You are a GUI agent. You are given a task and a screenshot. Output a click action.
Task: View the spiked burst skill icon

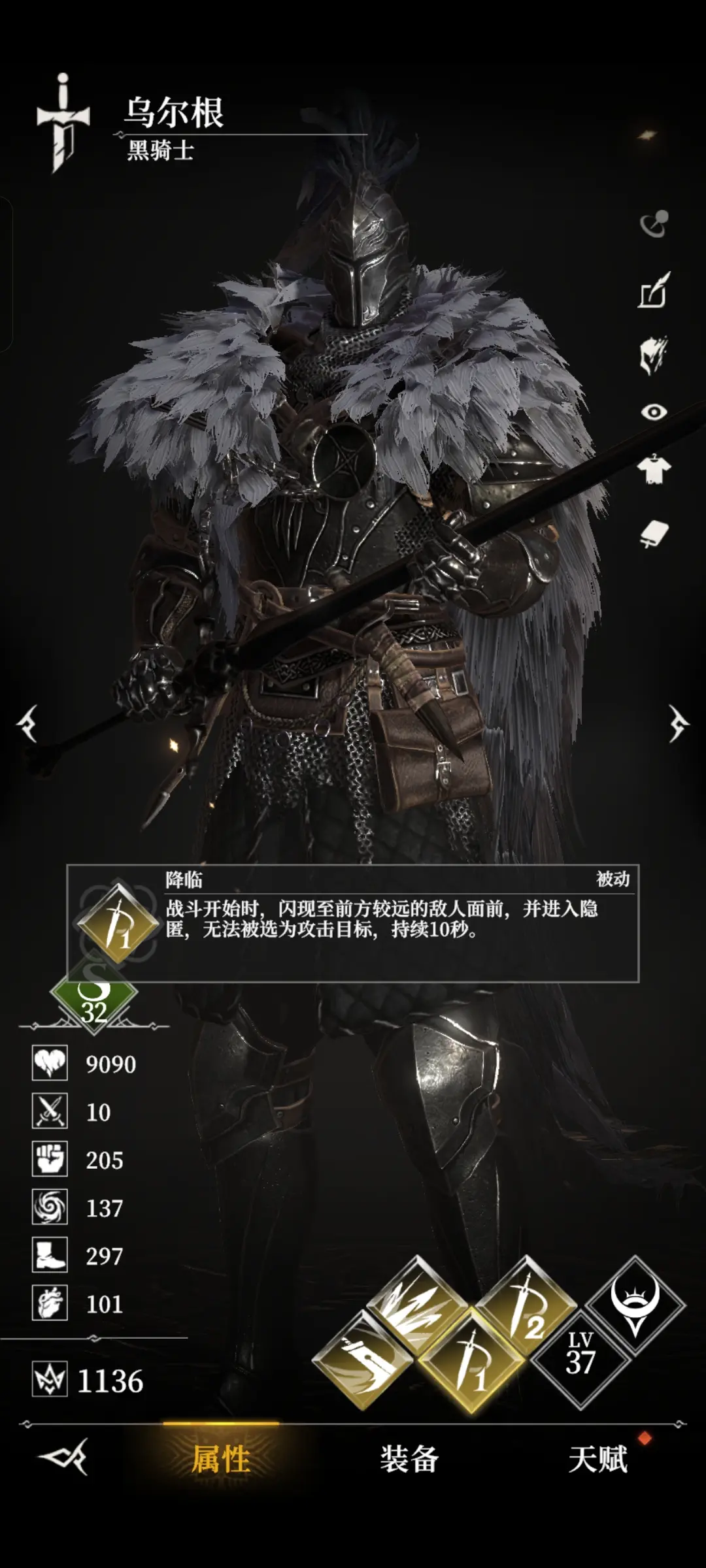coord(418,1304)
